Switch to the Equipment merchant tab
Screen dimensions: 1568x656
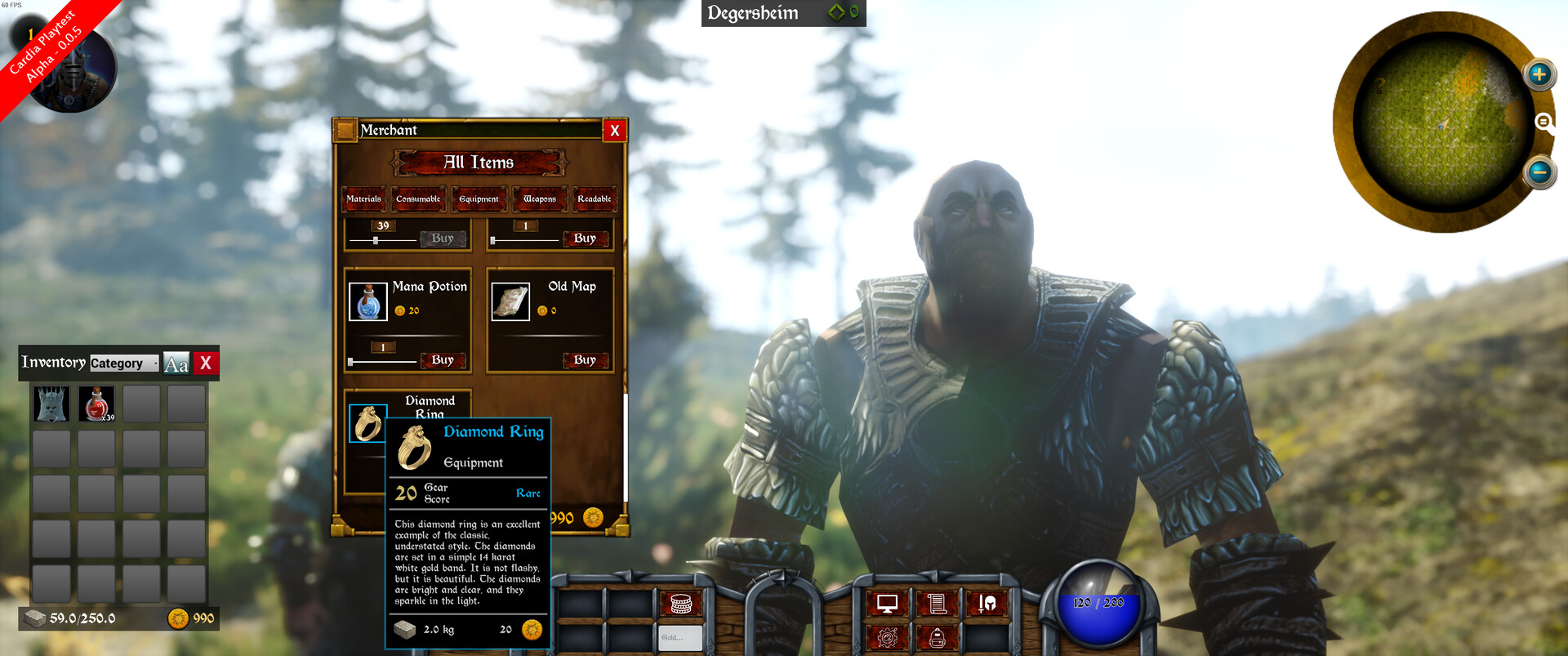tap(479, 199)
